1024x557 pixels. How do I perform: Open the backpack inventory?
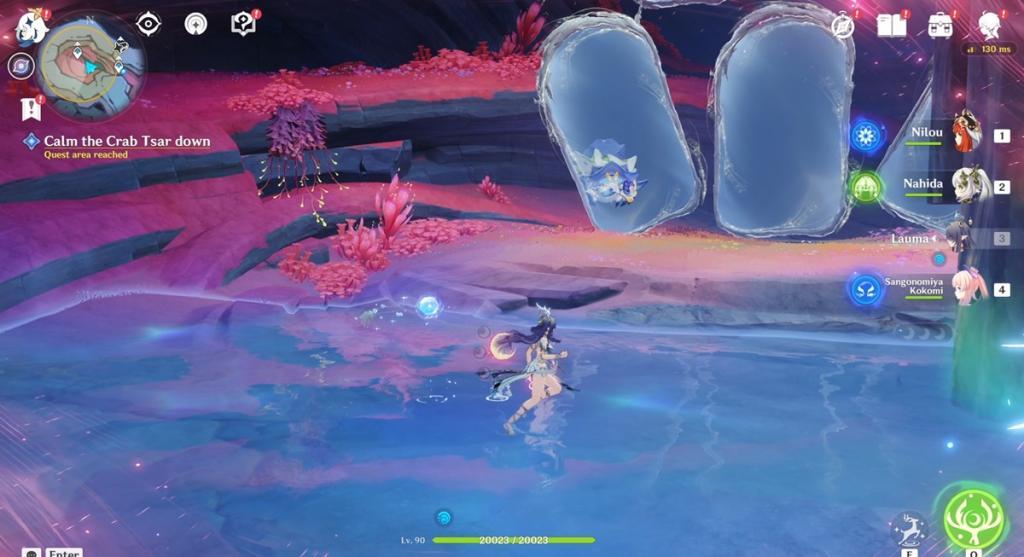pyautogui.click(x=940, y=25)
